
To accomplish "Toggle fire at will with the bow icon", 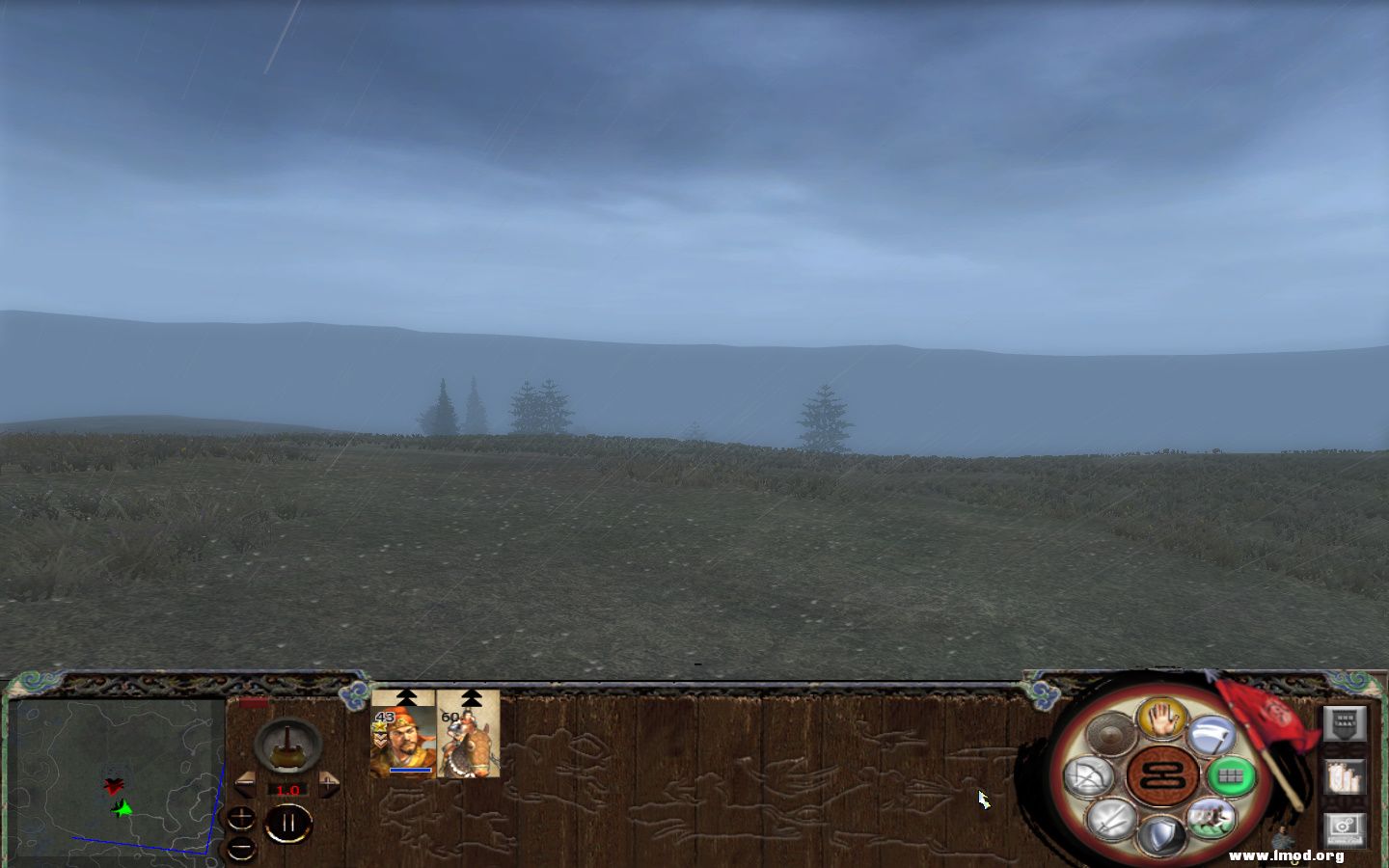I will [x=1090, y=777].
